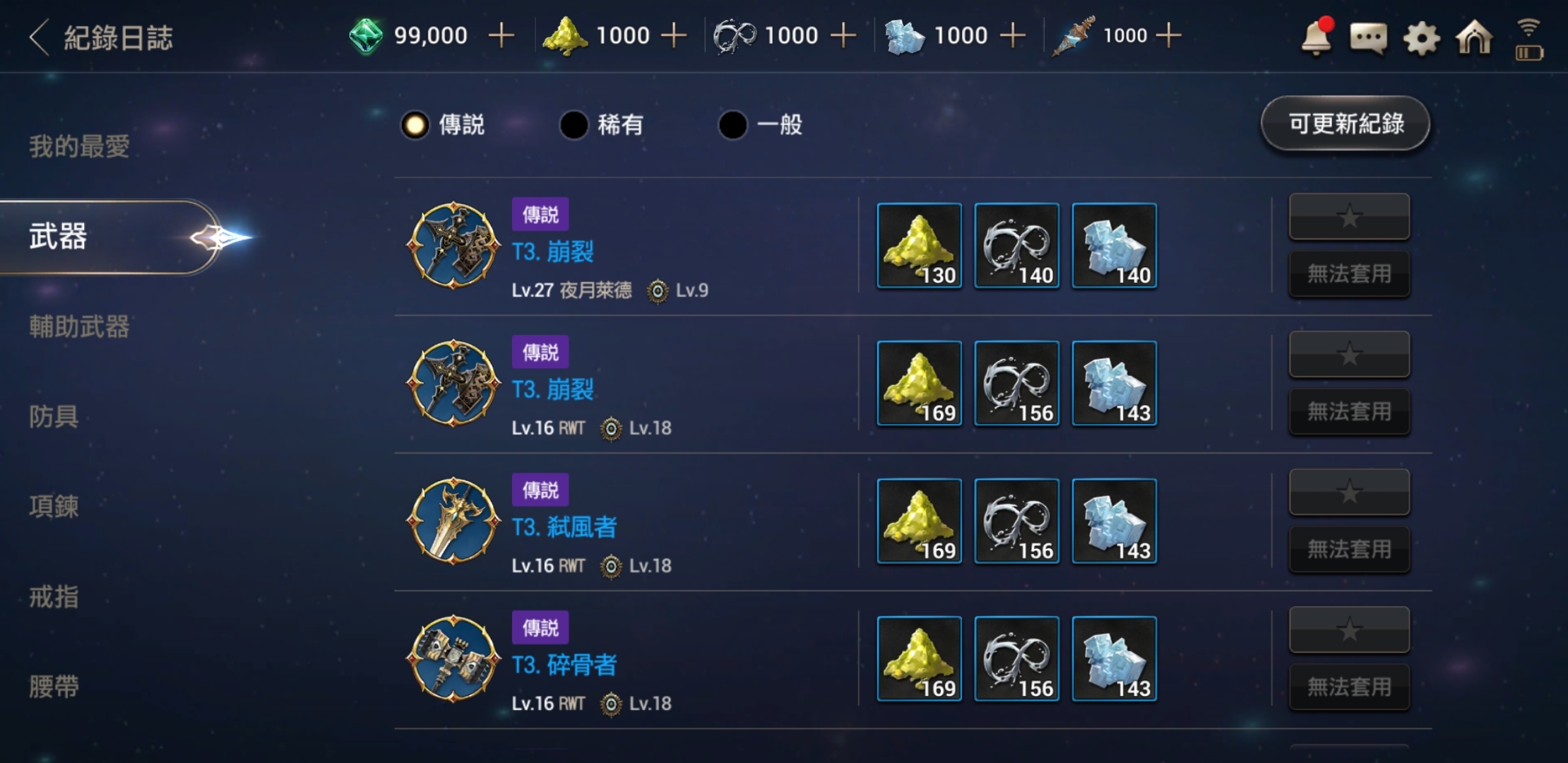Tap plus beside the 1000 ice crystal currency
The width and height of the screenshot is (1568, 763).
1013,33
